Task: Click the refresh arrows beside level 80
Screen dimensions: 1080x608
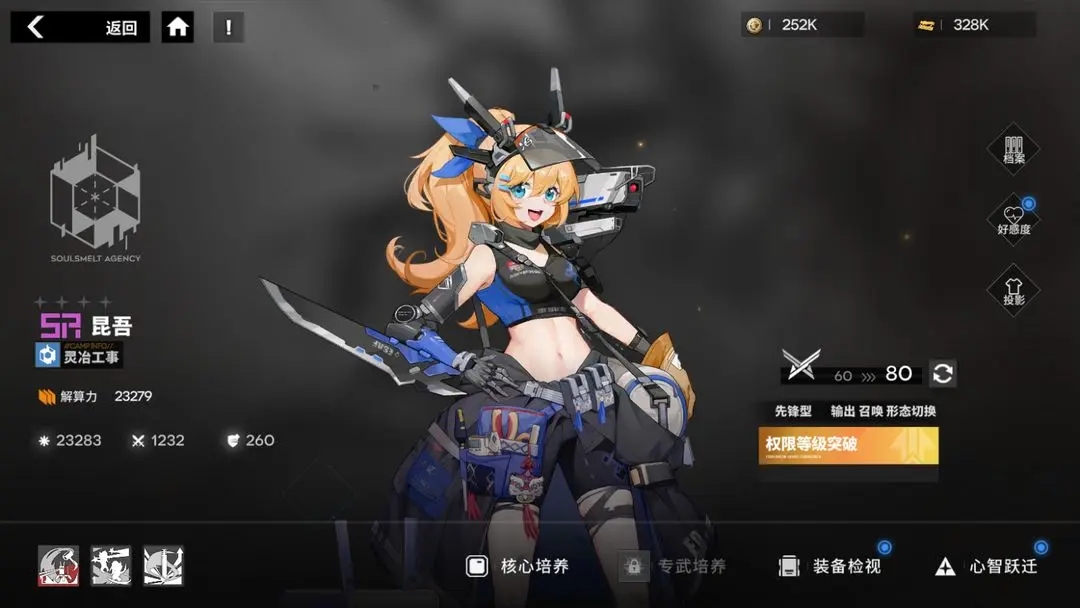Action: pyautogui.click(x=942, y=374)
